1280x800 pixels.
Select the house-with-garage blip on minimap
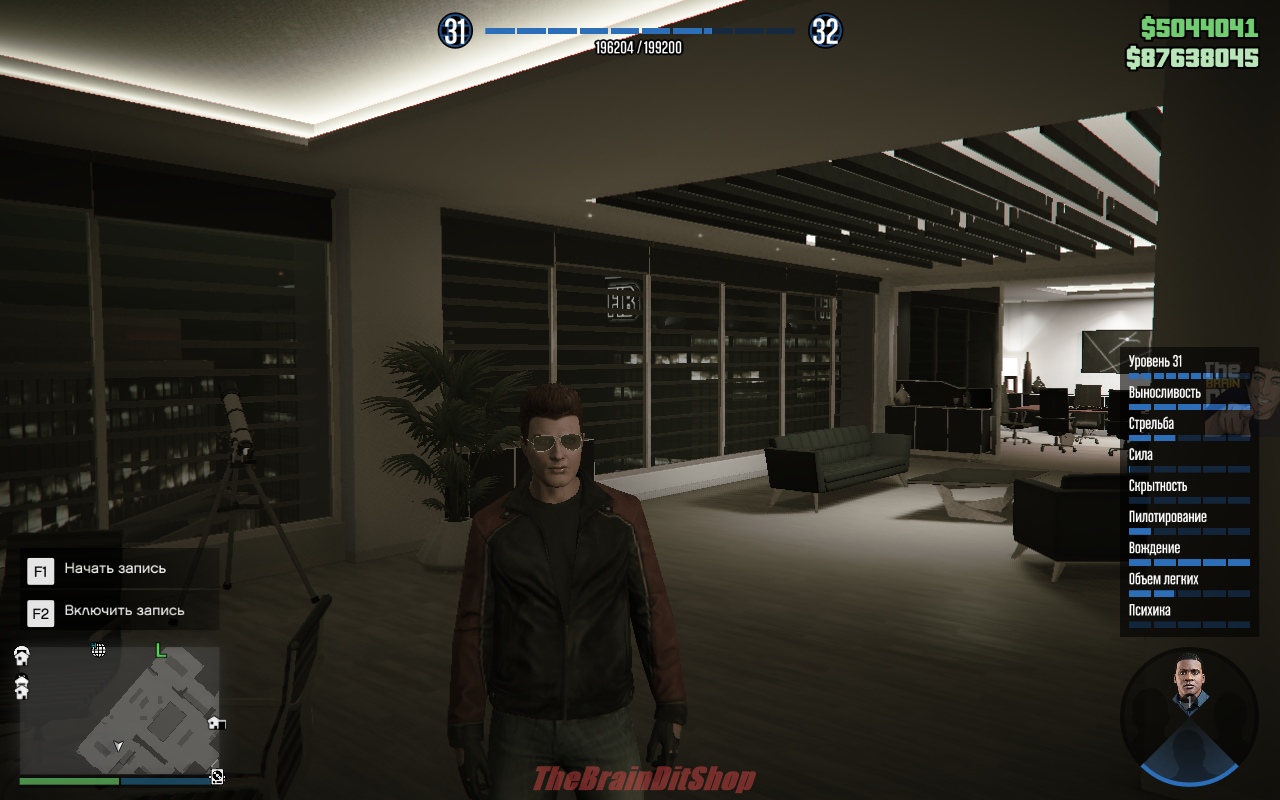216,723
